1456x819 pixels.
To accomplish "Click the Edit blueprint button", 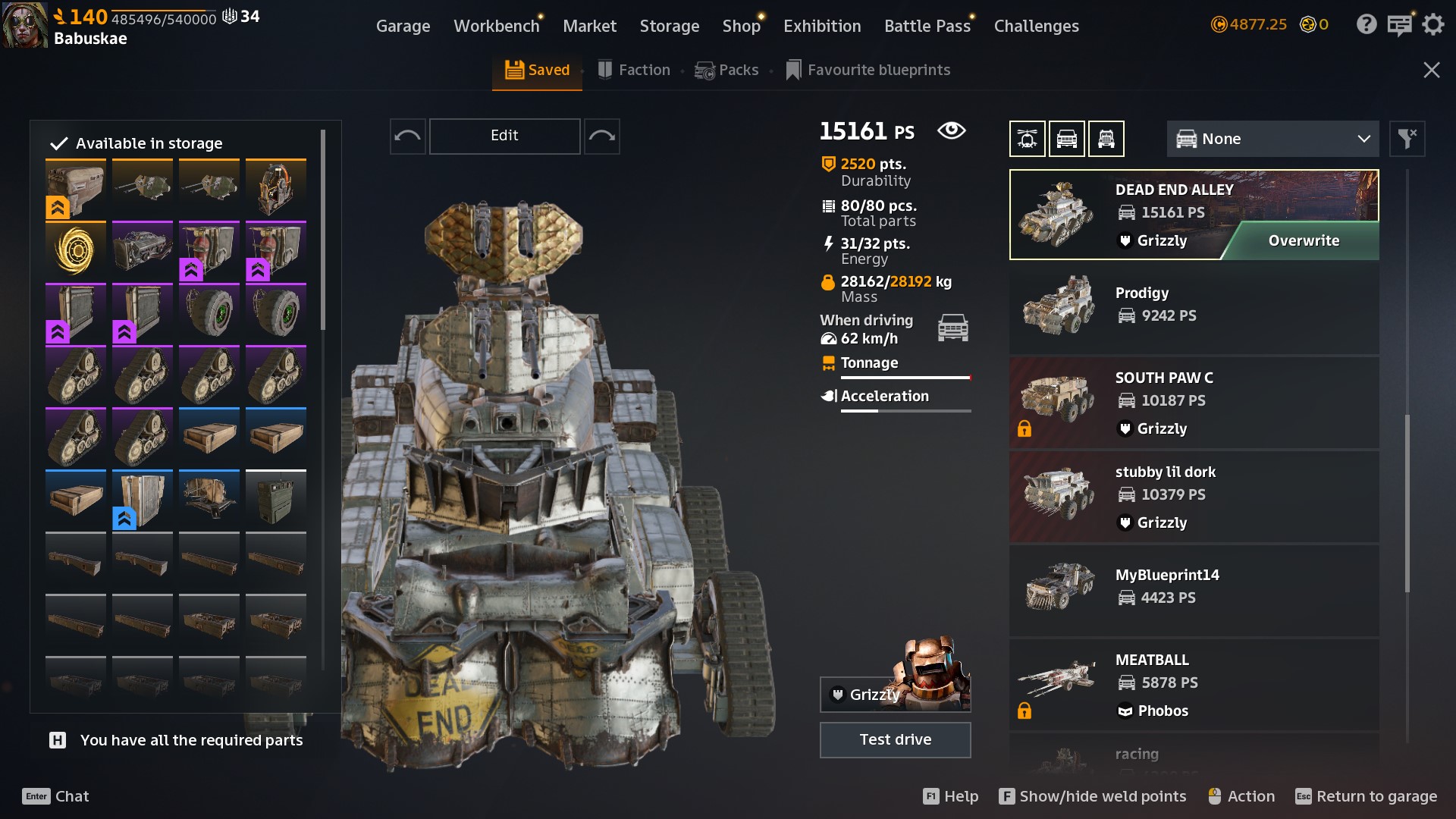I will point(504,136).
